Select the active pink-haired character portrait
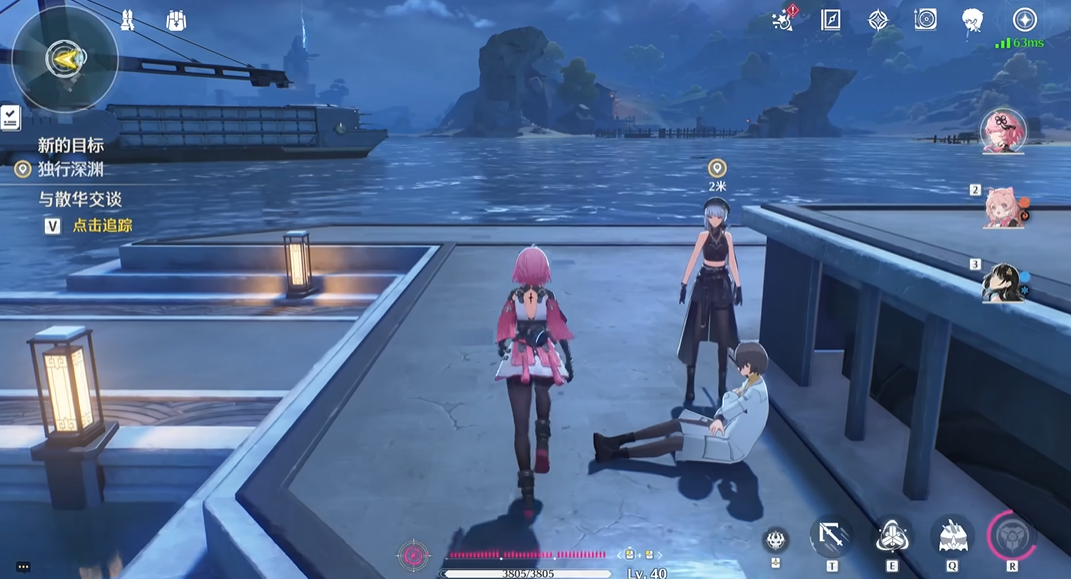Image resolution: width=1071 pixels, height=579 pixels. click(1002, 131)
